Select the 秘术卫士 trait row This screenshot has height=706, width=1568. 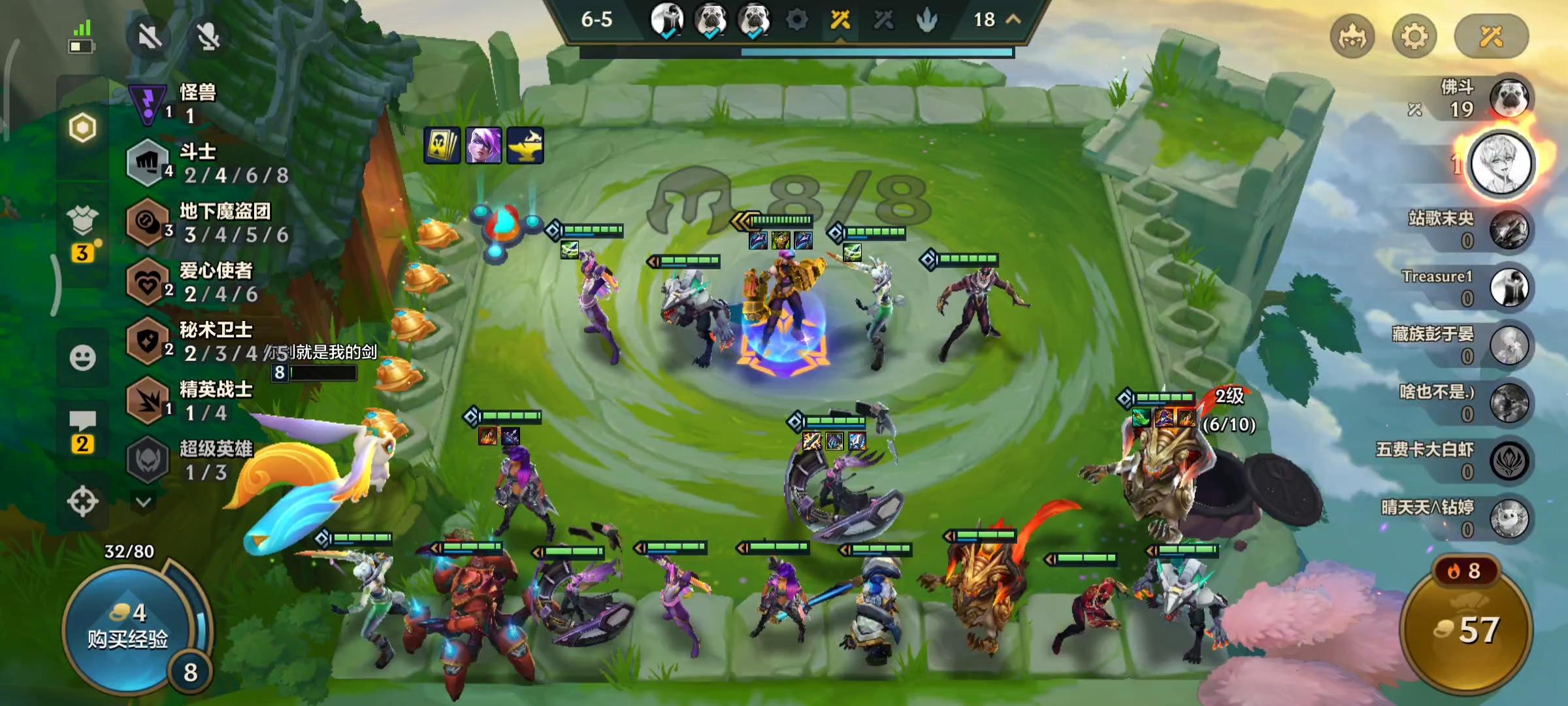pos(209,342)
